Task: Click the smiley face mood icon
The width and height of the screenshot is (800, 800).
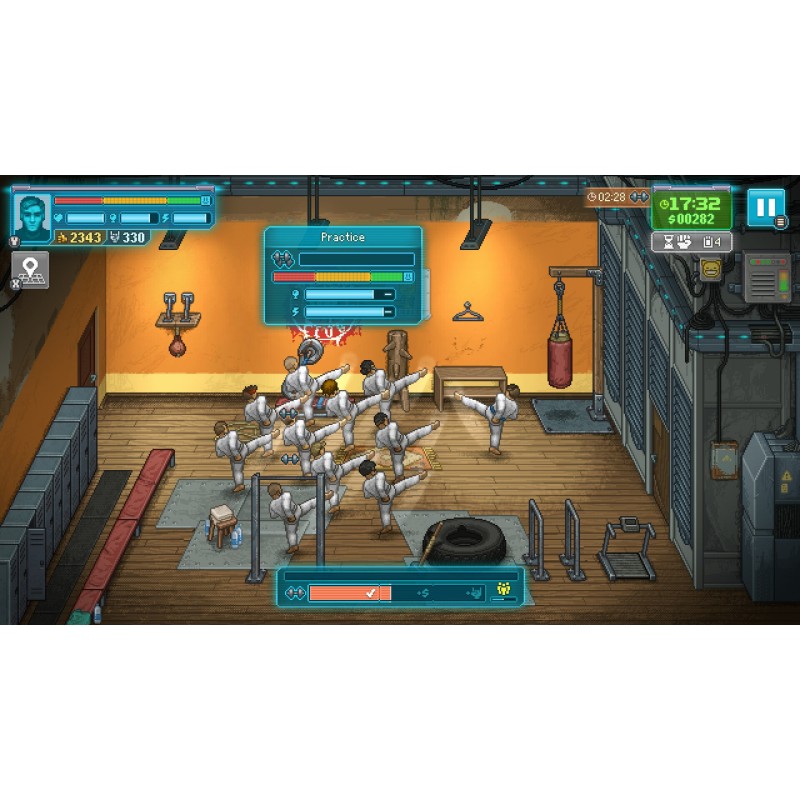Action: click(711, 269)
